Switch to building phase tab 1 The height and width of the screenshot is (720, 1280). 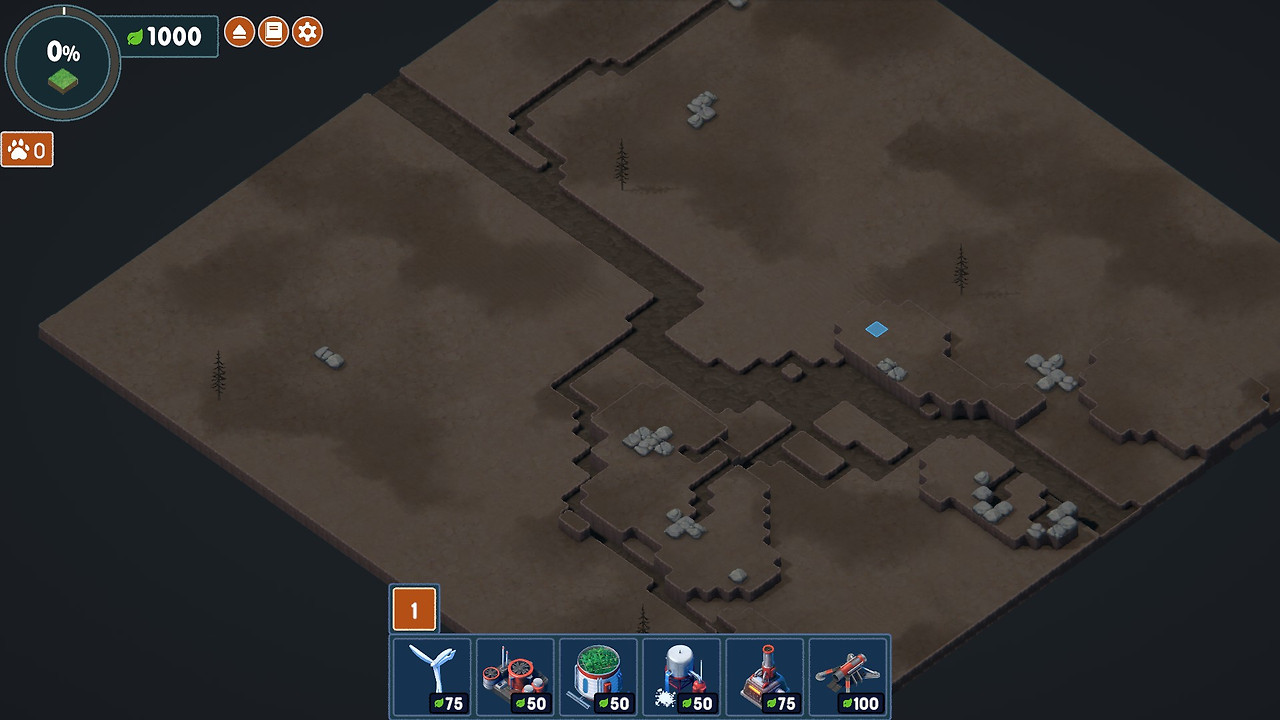pyautogui.click(x=414, y=609)
